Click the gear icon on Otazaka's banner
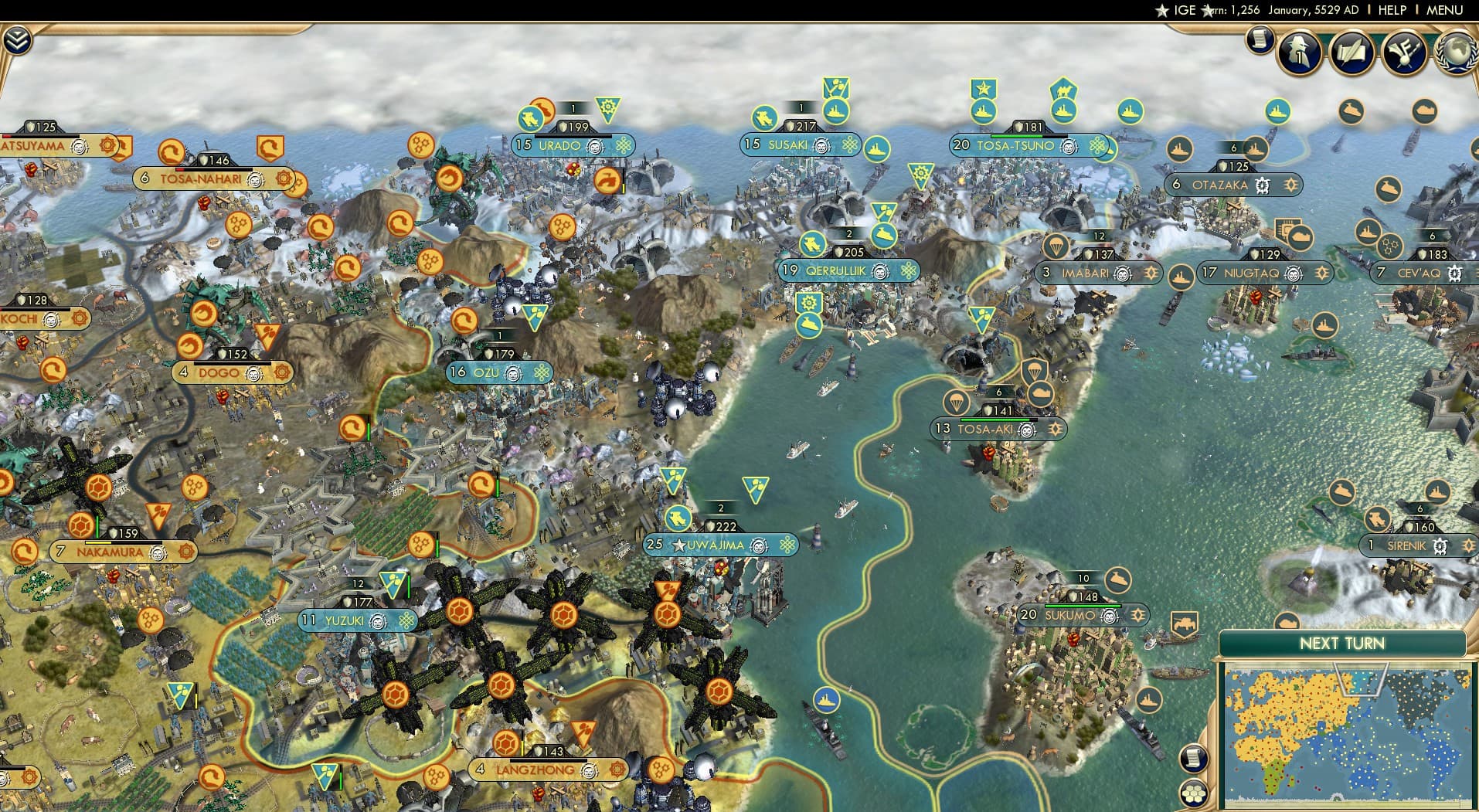This screenshot has width=1479, height=812. [x=1263, y=185]
